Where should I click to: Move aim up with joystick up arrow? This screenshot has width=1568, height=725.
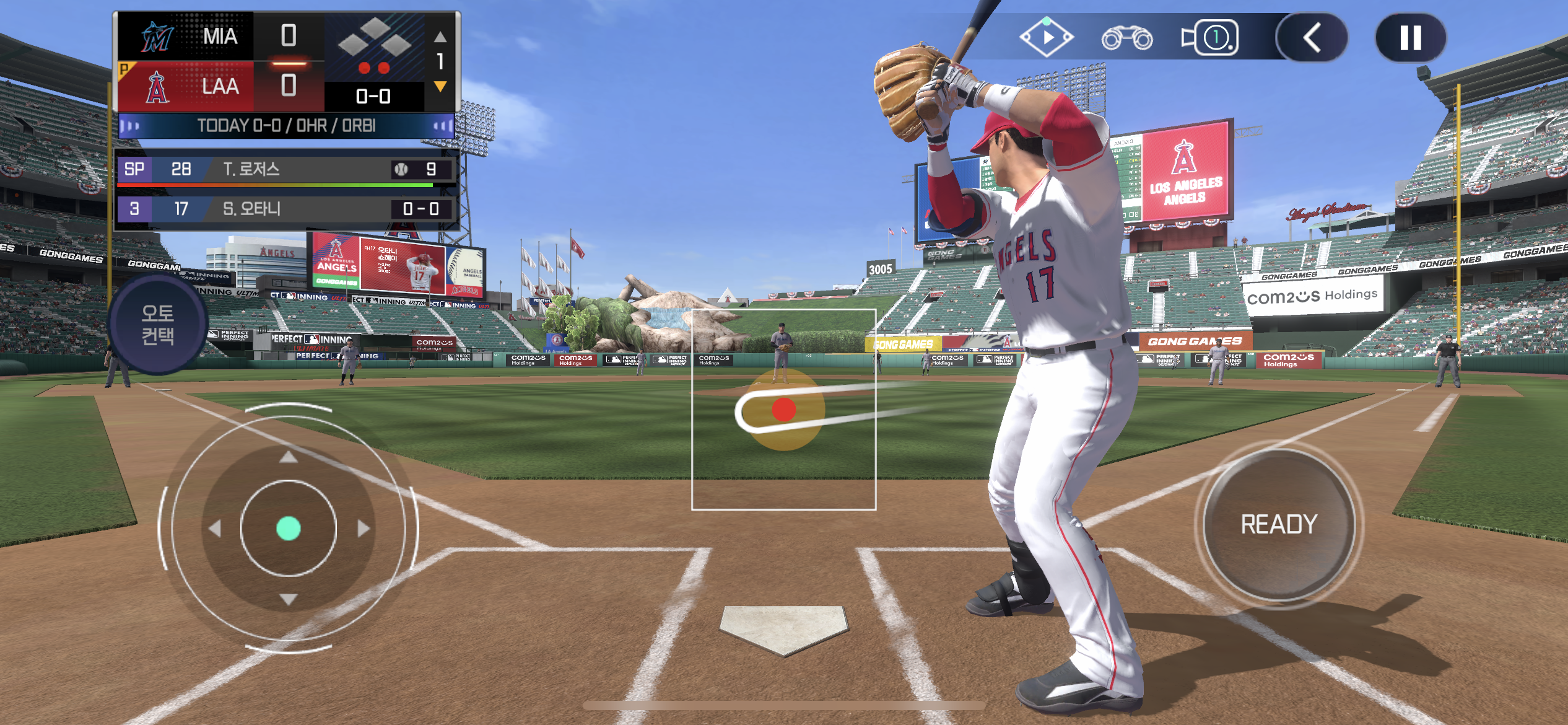[x=288, y=457]
